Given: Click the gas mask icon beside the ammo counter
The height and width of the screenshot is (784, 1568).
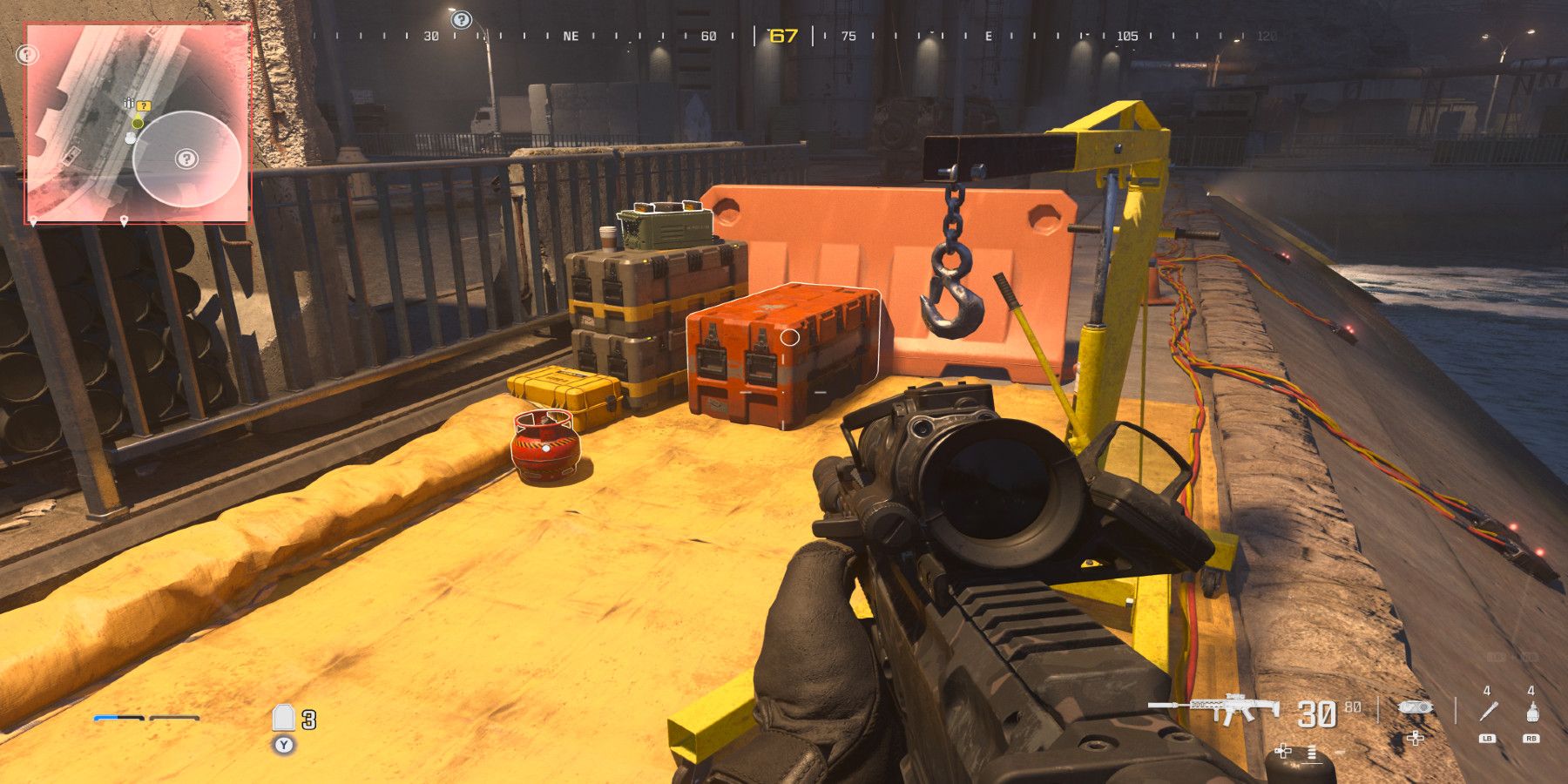Looking at the screenshot, I should pyautogui.click(x=1416, y=707).
